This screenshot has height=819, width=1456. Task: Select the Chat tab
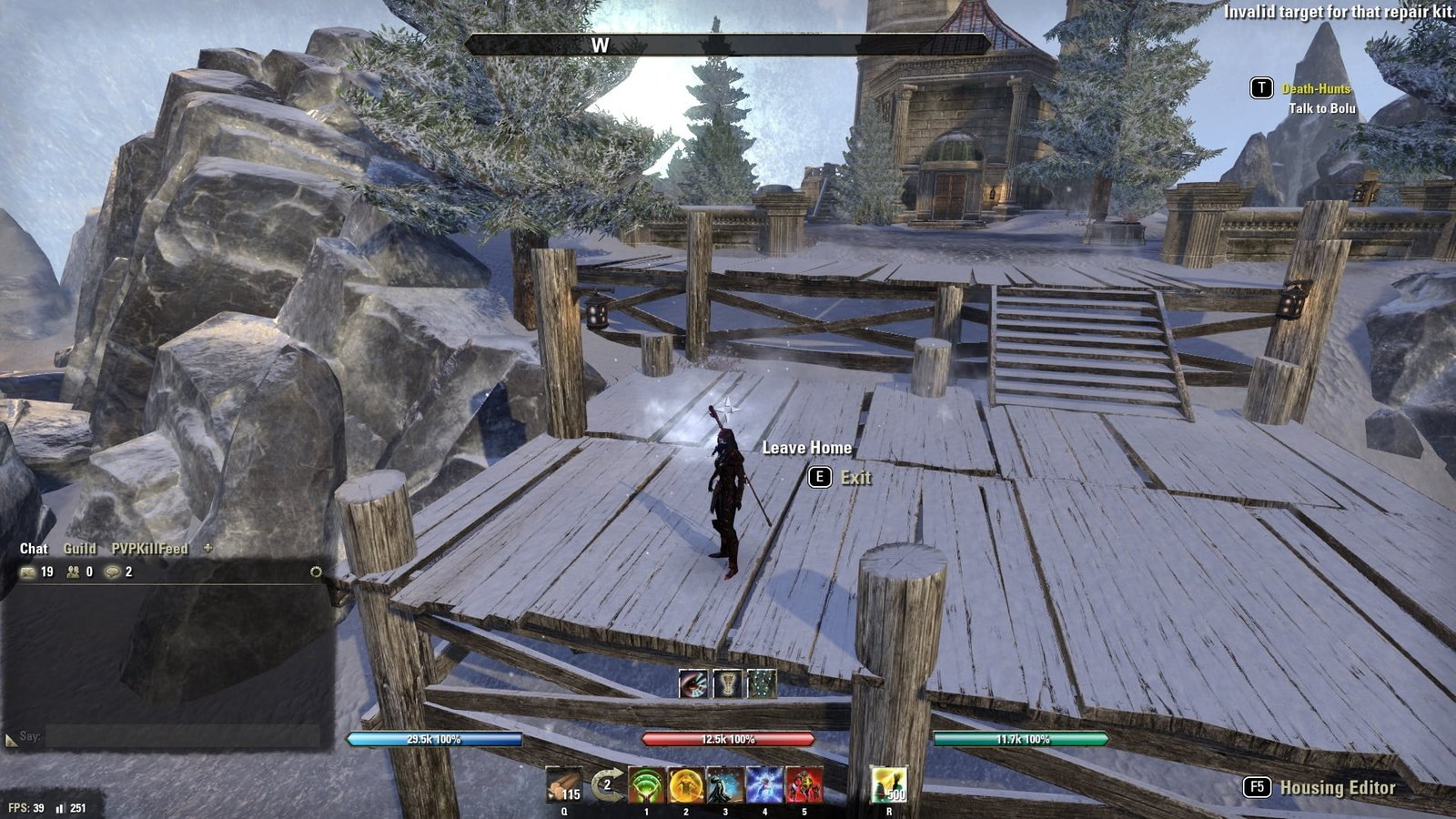[34, 549]
